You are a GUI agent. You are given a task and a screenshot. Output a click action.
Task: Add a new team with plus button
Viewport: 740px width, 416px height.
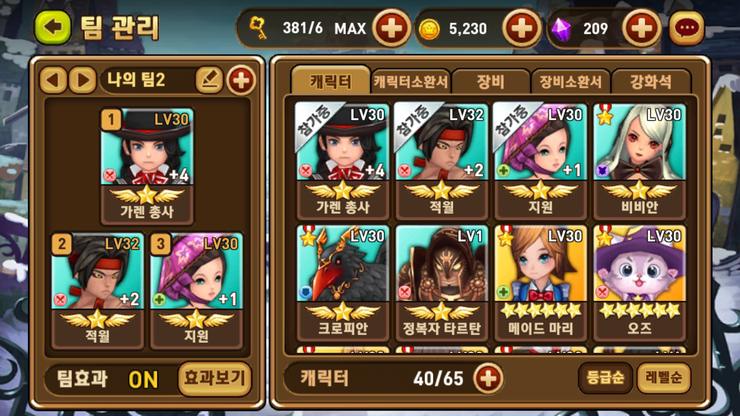[x=240, y=80]
